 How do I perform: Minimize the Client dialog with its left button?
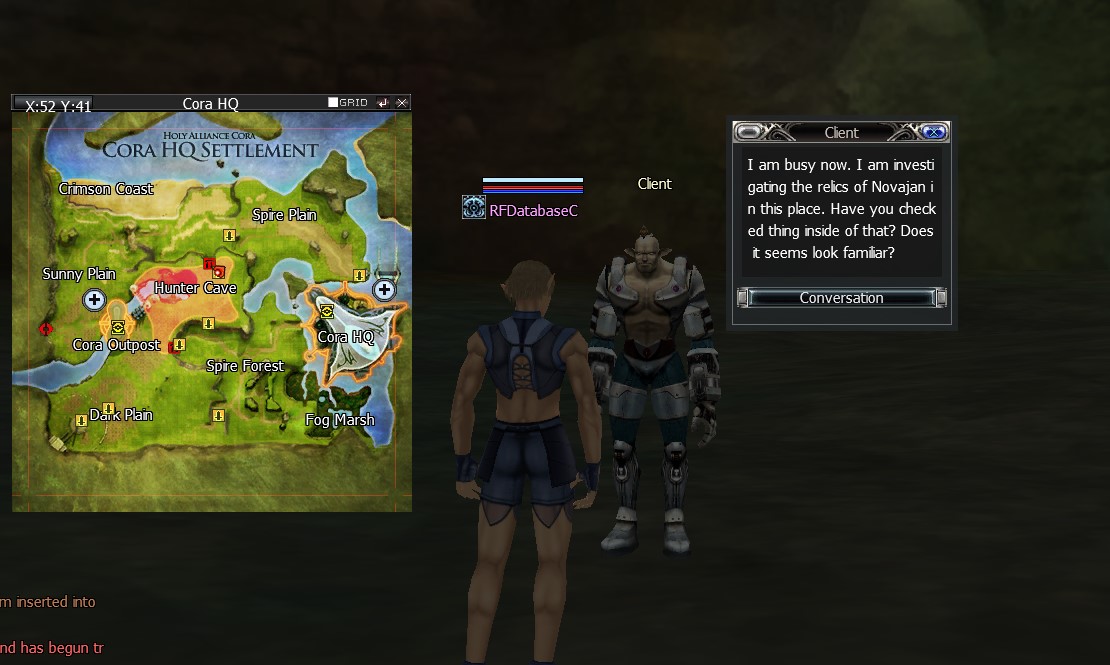pyautogui.click(x=748, y=132)
